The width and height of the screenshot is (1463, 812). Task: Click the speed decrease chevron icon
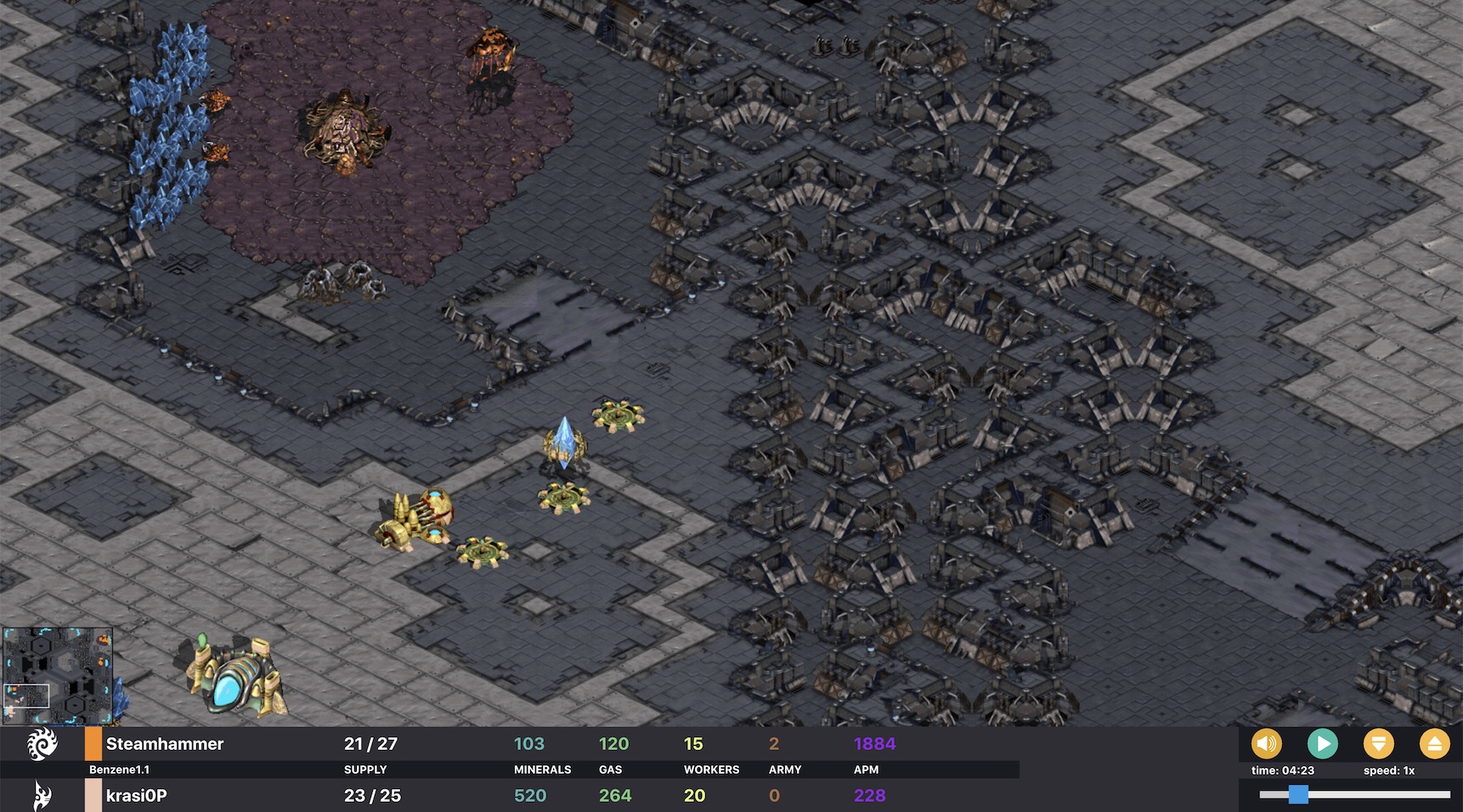click(1380, 744)
